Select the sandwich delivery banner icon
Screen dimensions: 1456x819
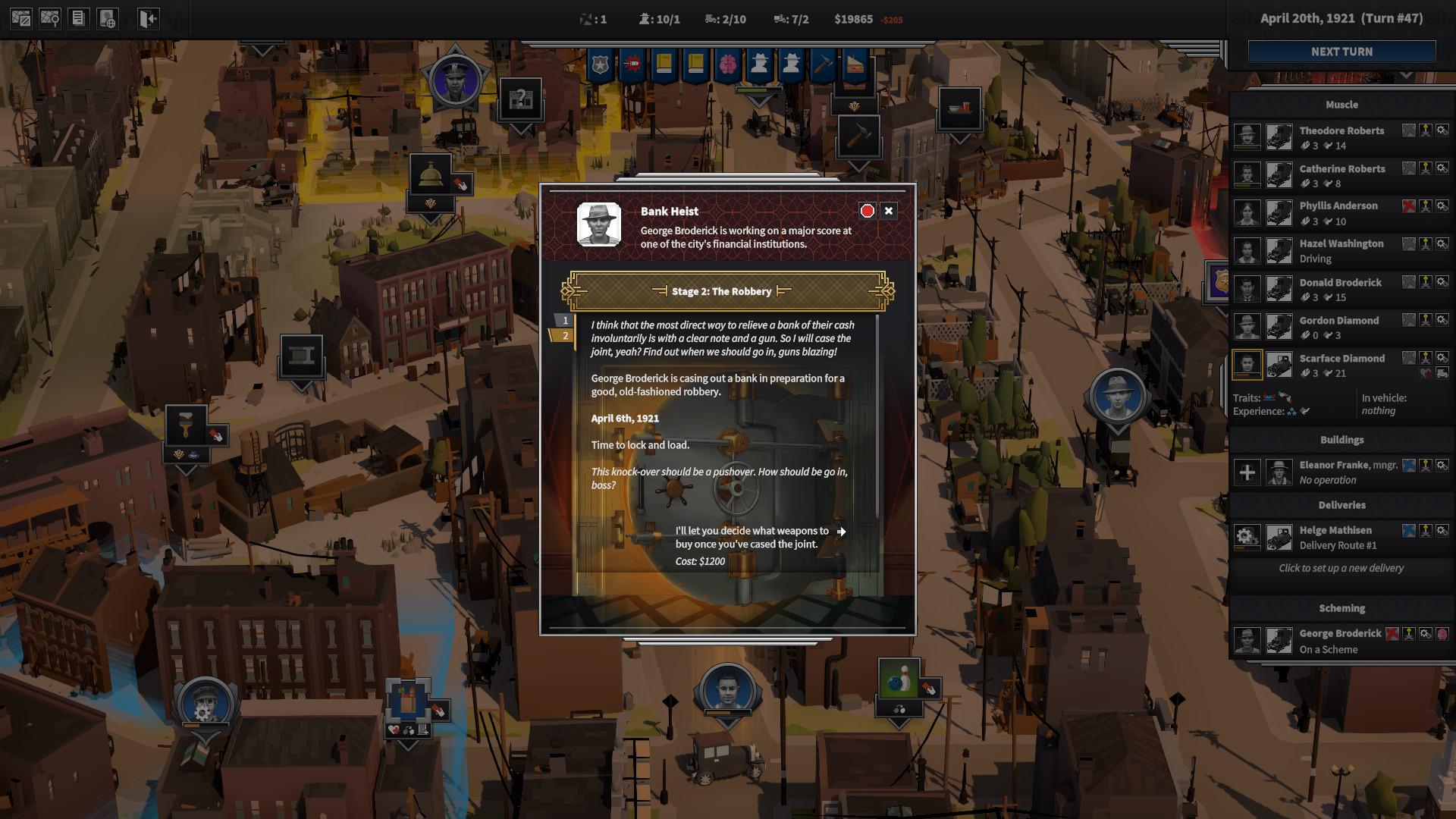854,64
